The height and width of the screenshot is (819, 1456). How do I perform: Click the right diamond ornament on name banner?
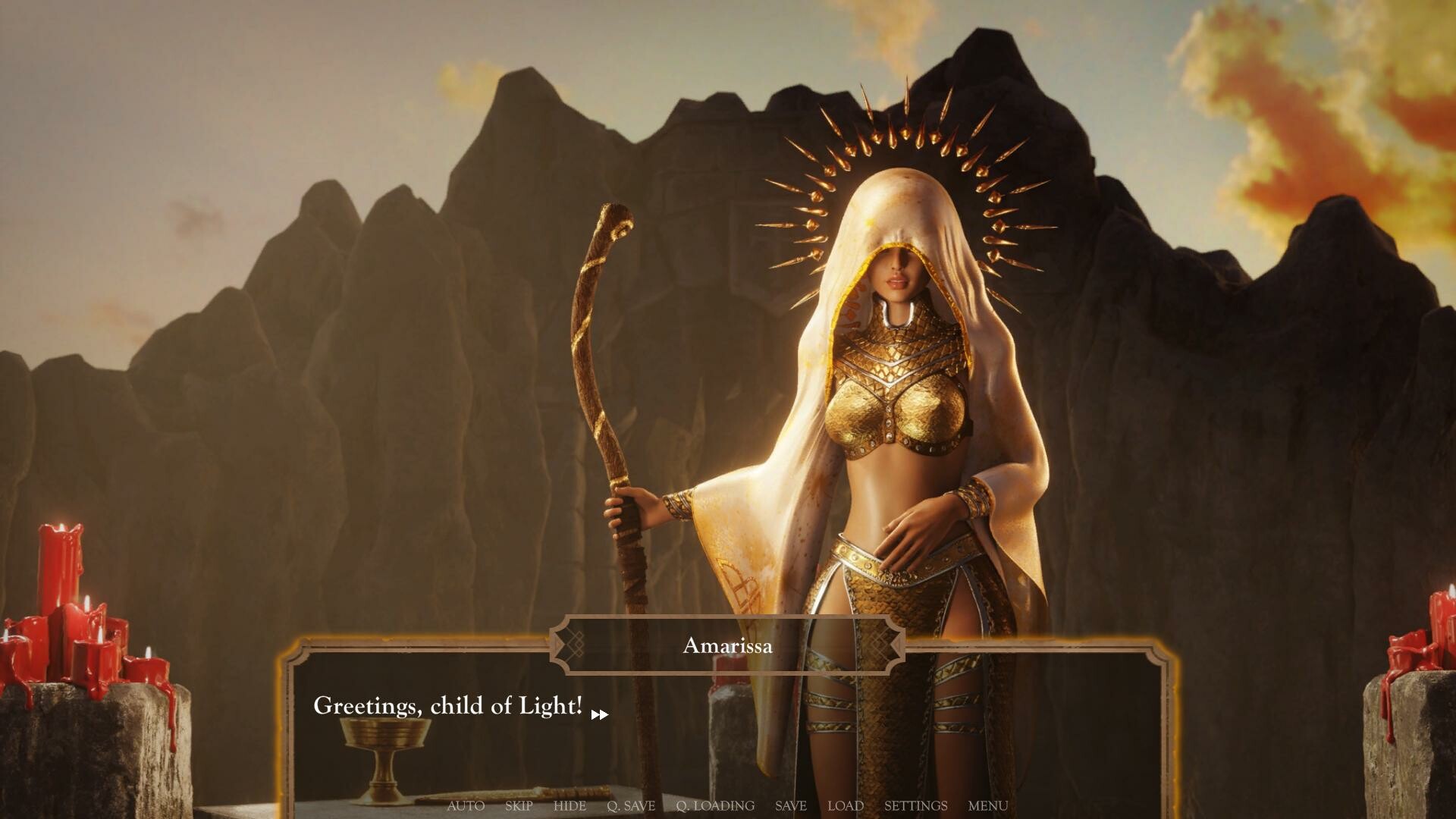pyautogui.click(x=882, y=646)
